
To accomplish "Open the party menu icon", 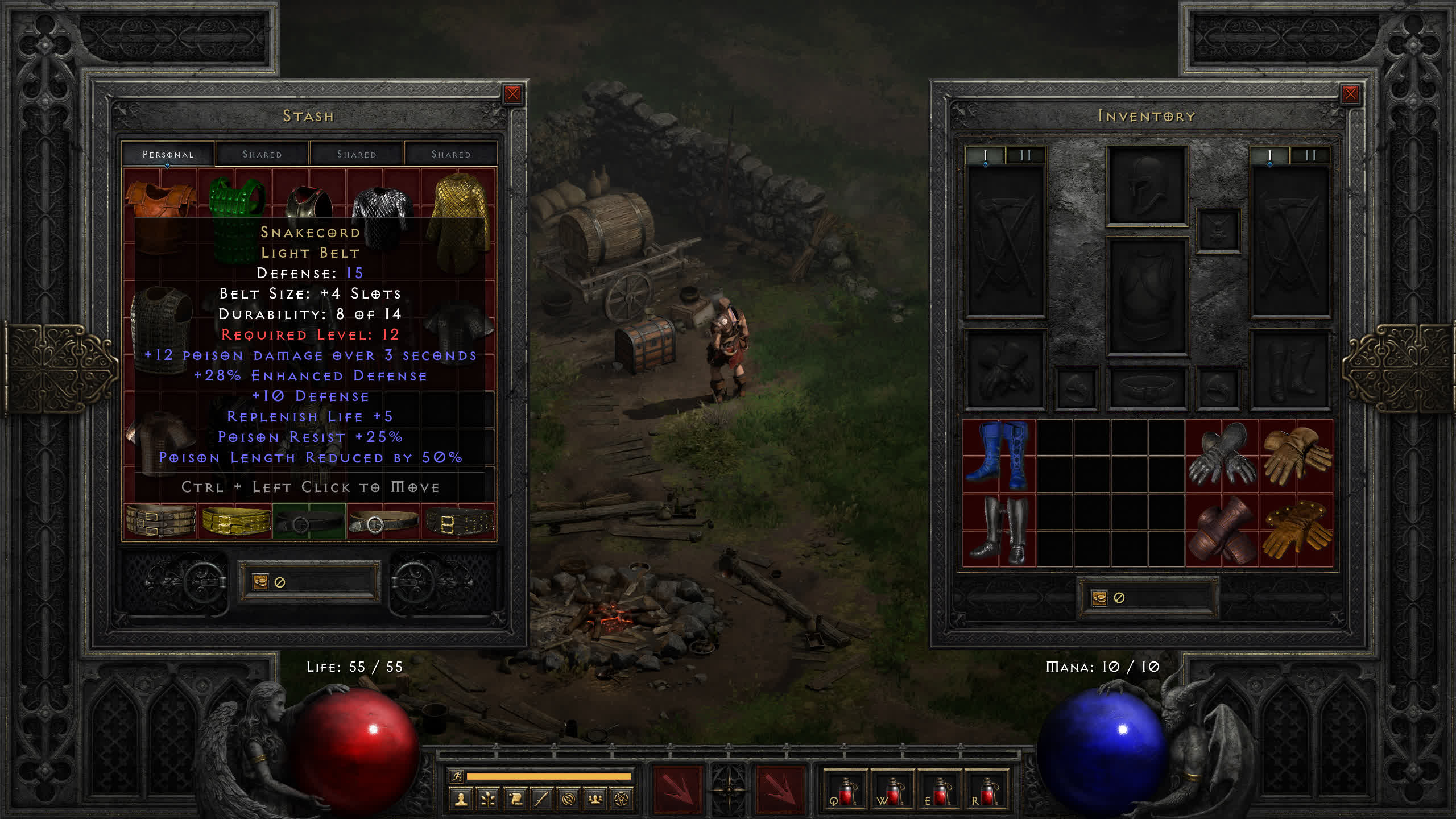I will [595, 800].
